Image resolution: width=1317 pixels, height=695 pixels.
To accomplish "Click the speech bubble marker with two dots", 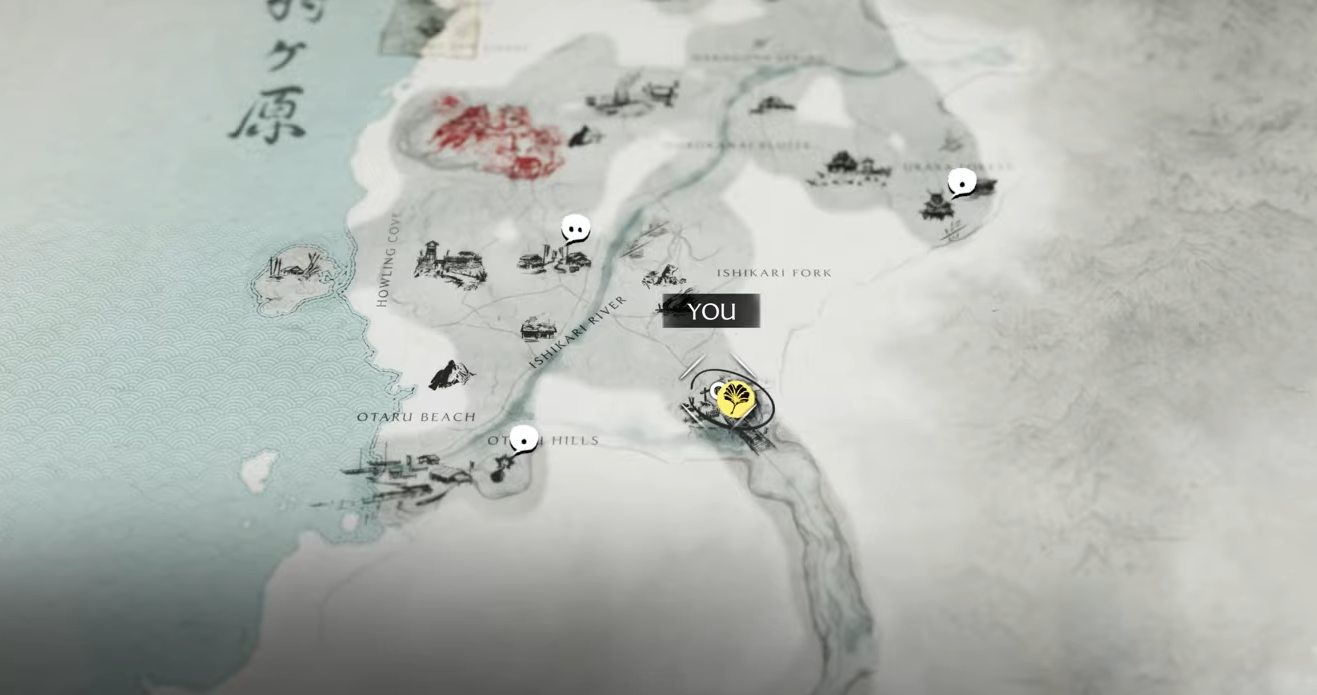I will point(575,229).
